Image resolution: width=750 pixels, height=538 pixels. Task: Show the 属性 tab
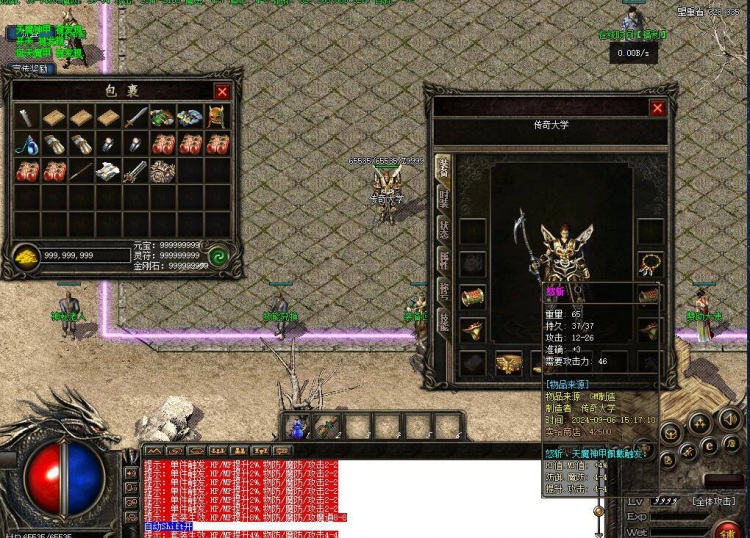[443, 260]
